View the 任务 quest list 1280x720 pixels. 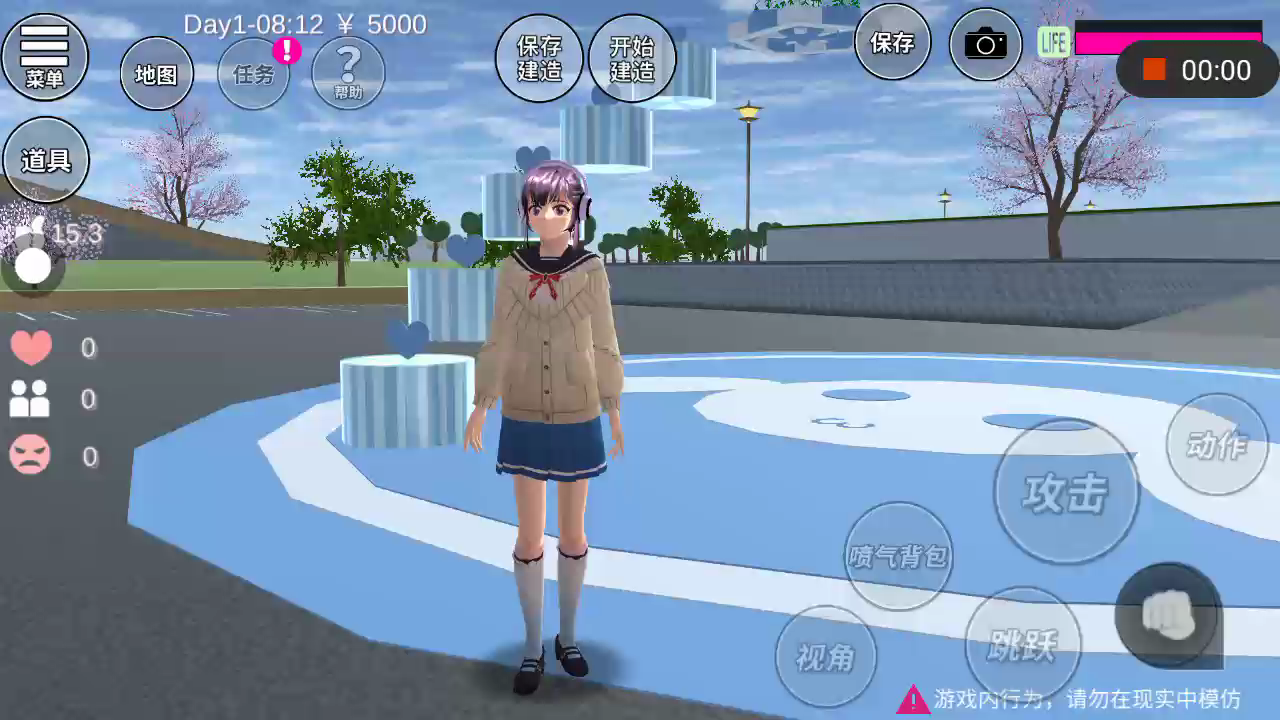[x=254, y=74]
